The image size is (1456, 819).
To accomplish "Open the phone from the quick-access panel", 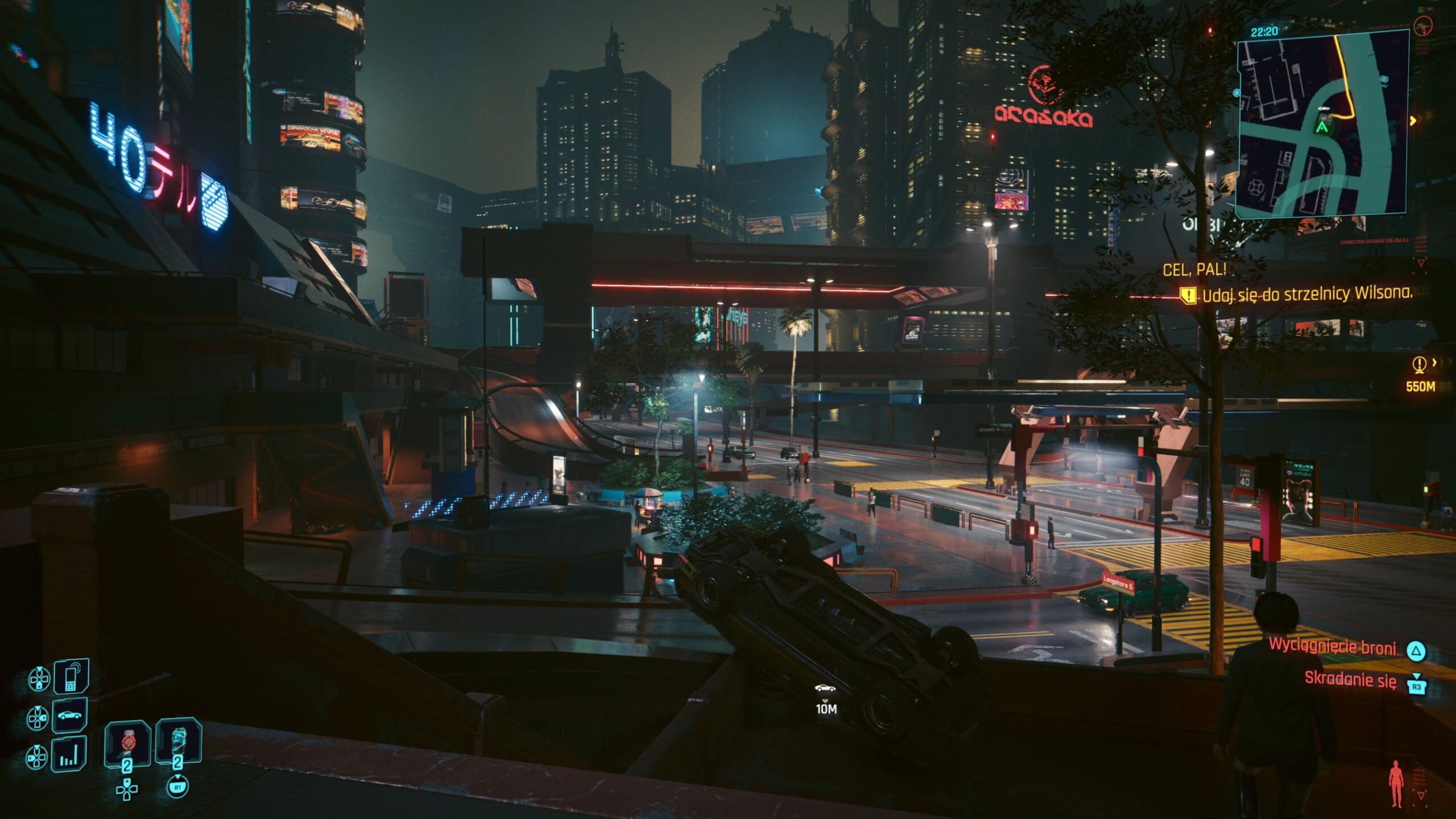I will pyautogui.click(x=71, y=677).
